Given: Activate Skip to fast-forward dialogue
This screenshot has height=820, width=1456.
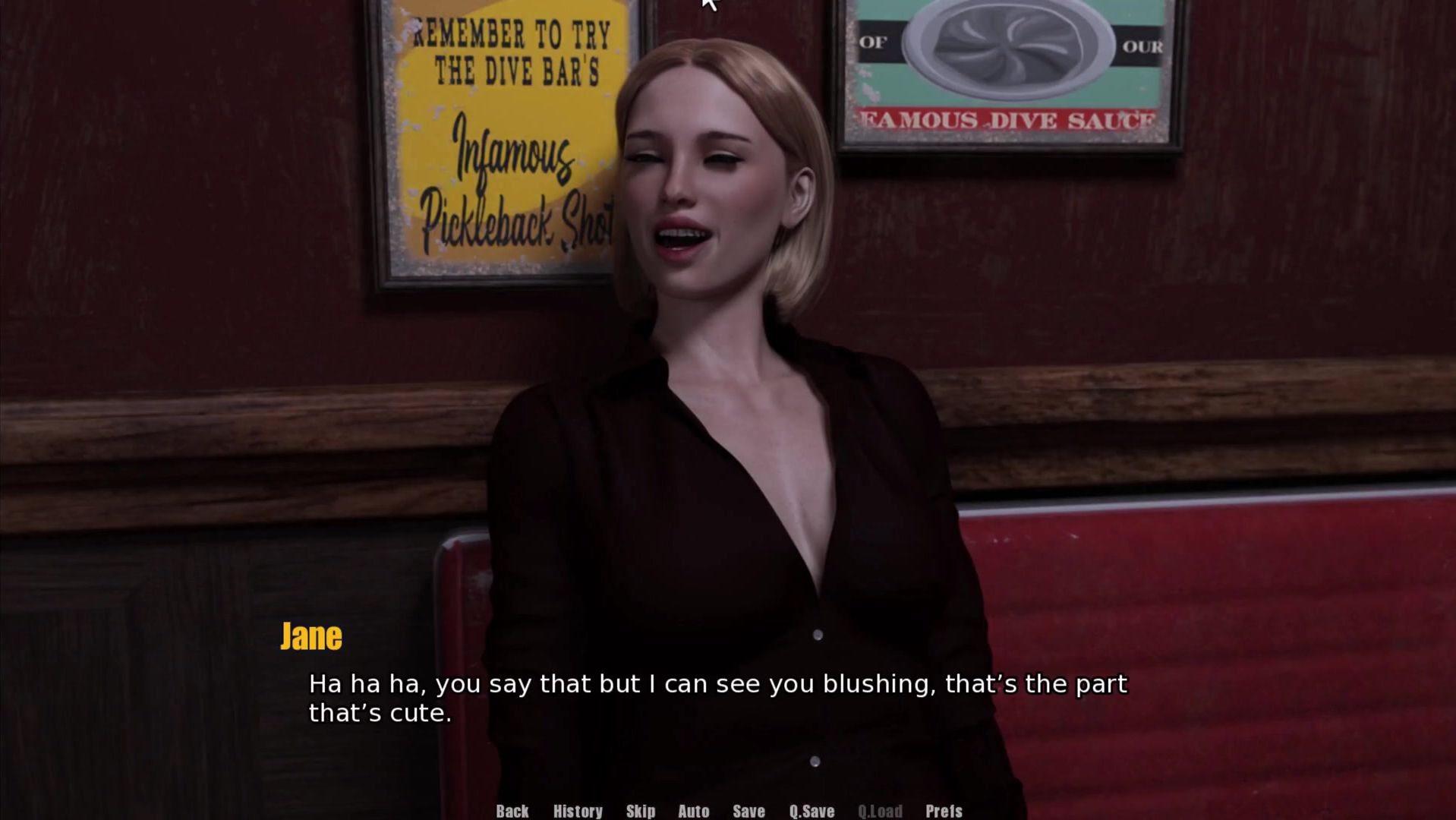Looking at the screenshot, I should [x=641, y=811].
